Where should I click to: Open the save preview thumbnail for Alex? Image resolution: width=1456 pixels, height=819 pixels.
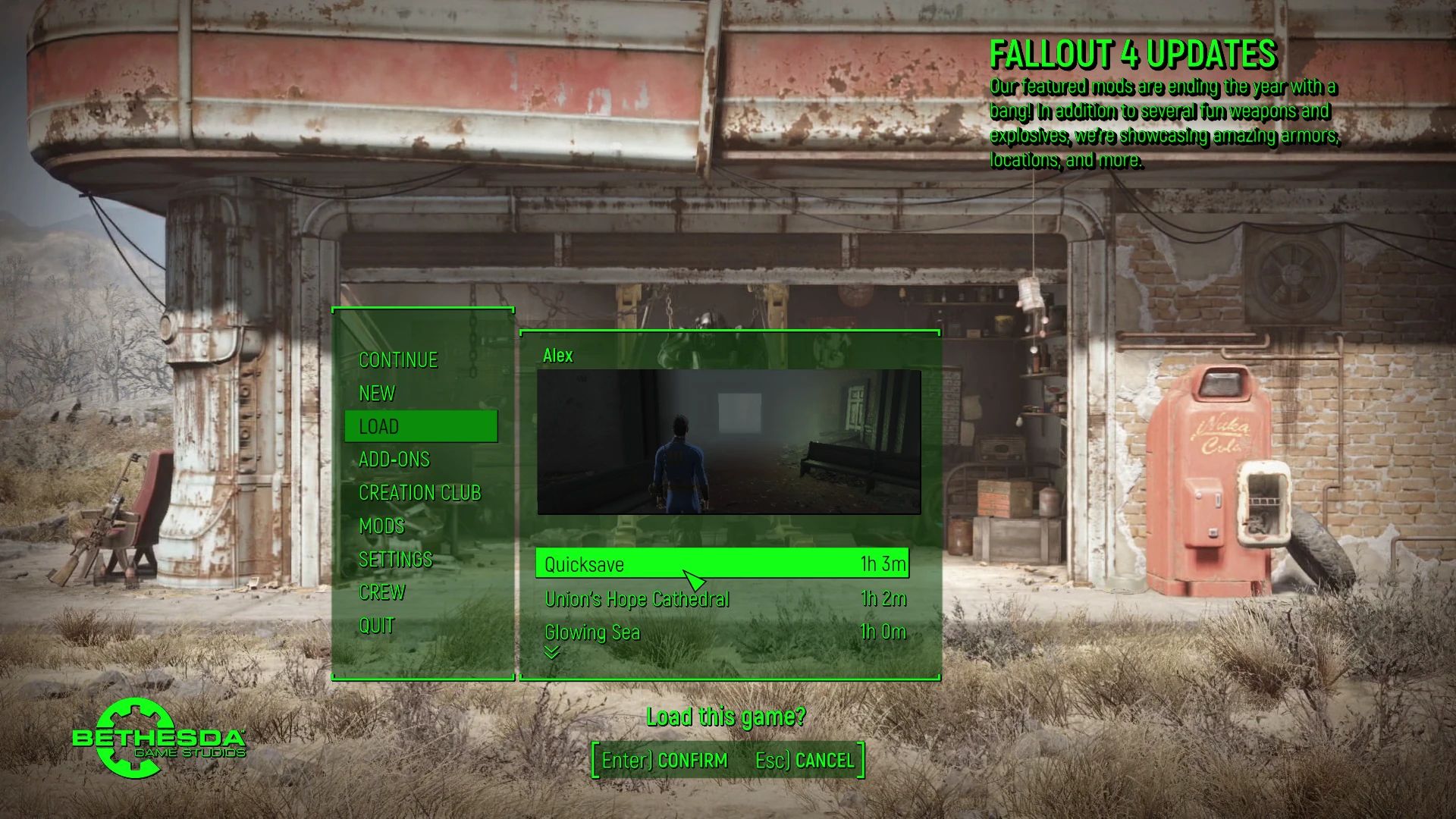[728, 442]
